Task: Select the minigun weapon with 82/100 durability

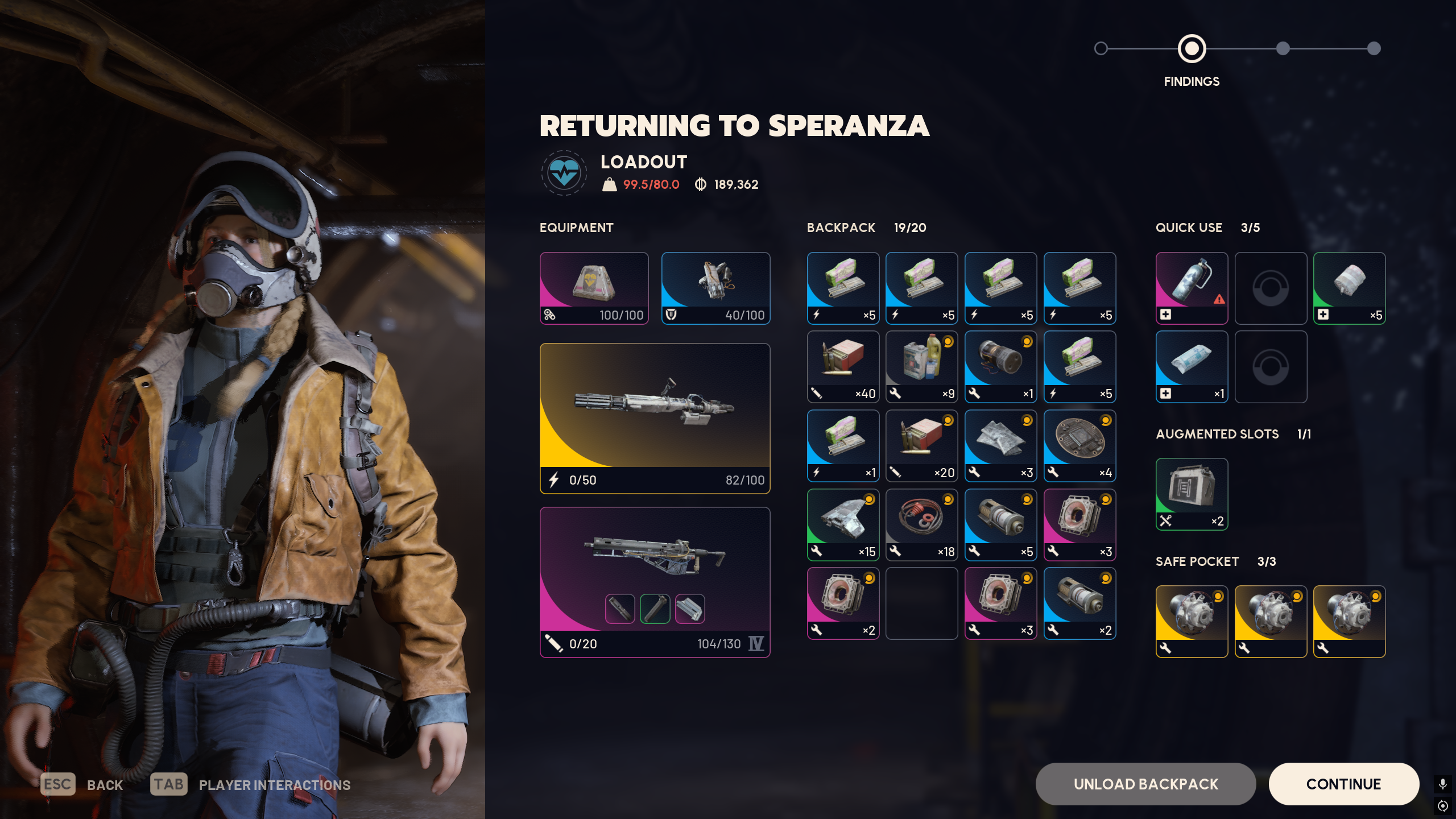Action: pos(655,418)
